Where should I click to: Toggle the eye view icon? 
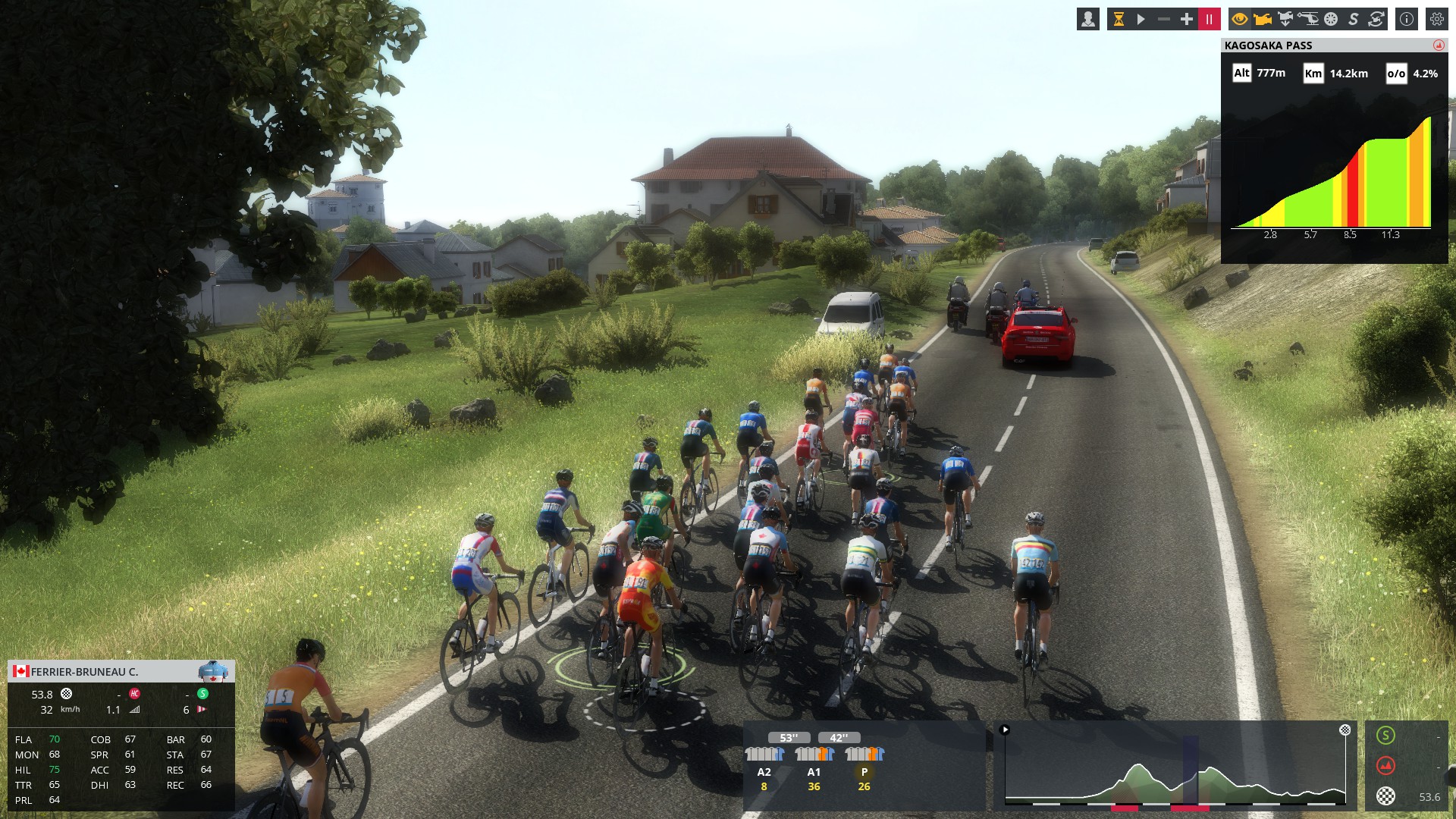(1240, 20)
